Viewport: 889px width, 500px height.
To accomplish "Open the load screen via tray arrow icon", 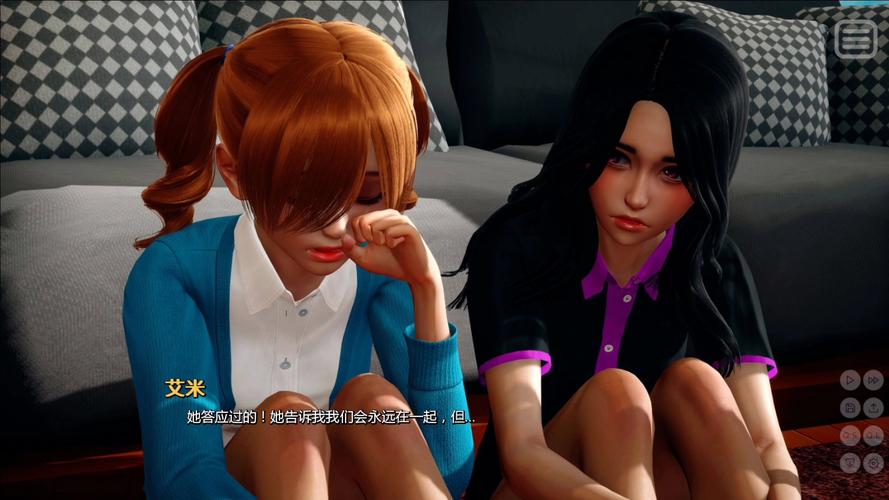I will (x=873, y=407).
